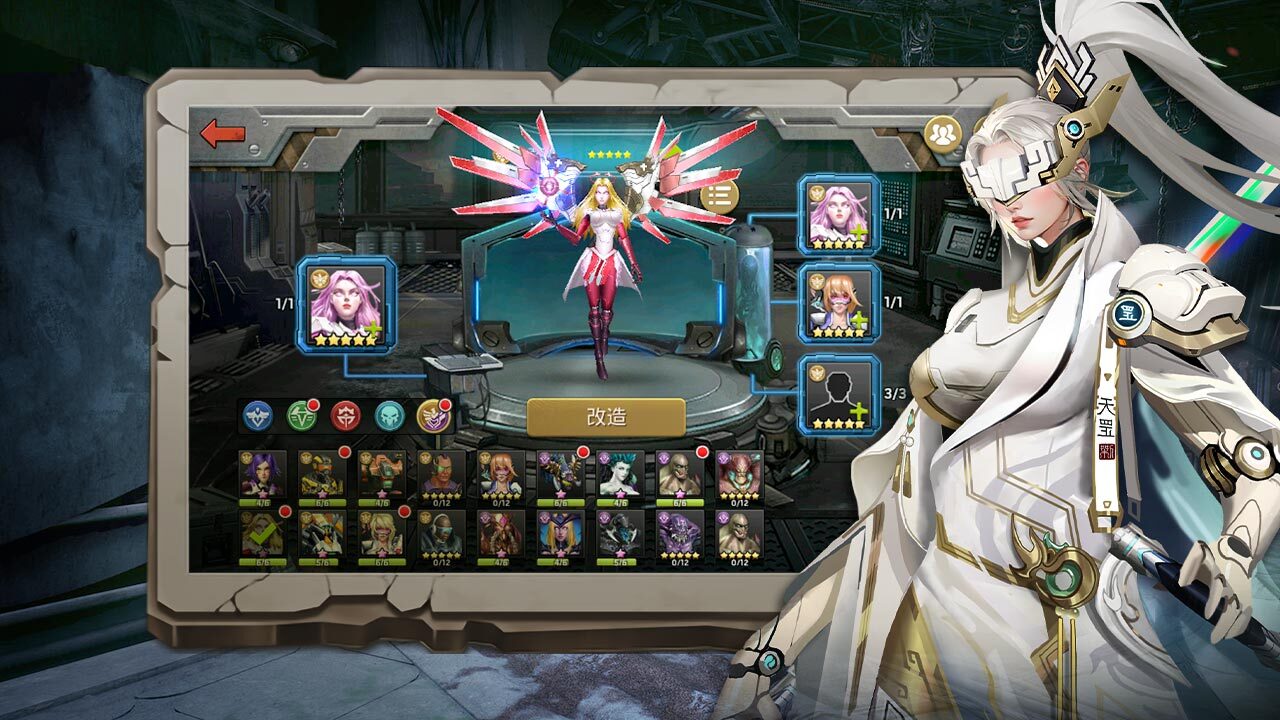1280x720 pixels.
Task: Pick the red alien hero tile
Action: coord(740,474)
